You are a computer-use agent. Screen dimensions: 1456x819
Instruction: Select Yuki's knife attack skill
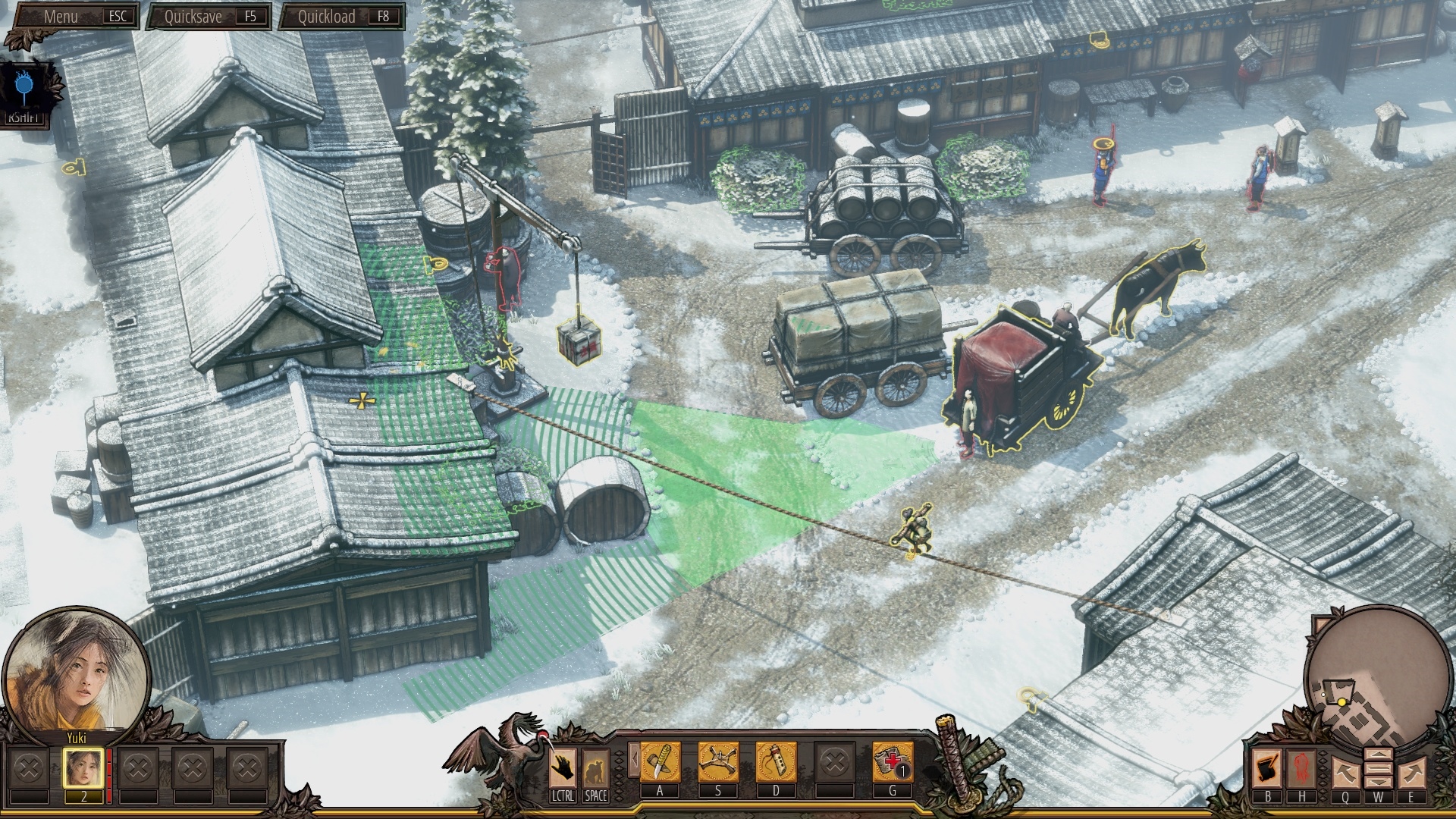coord(659,763)
